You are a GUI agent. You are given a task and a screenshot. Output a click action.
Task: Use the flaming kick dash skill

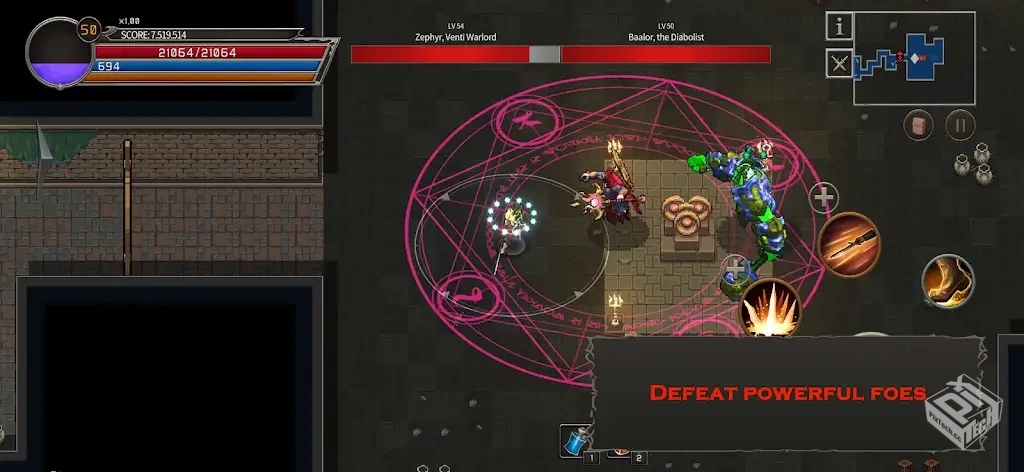(947, 281)
